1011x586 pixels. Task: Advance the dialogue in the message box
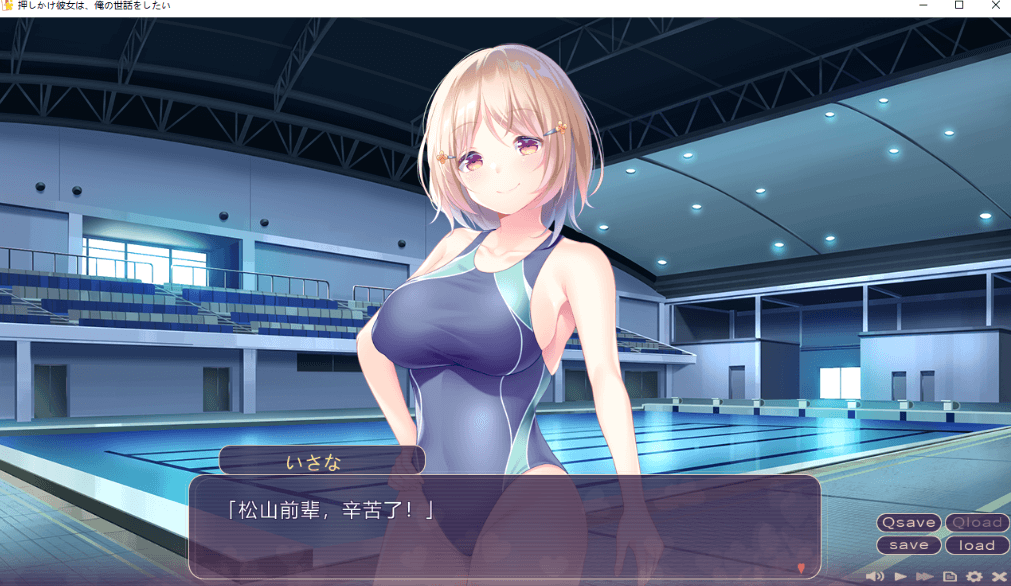point(504,526)
